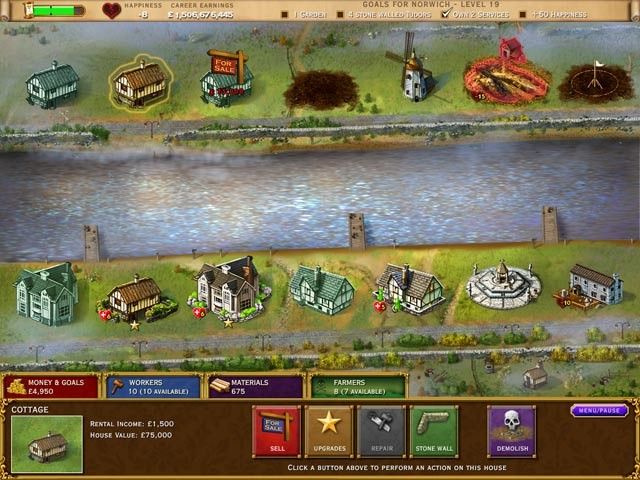
Task: Open the Upgrades action
Action: [328, 432]
